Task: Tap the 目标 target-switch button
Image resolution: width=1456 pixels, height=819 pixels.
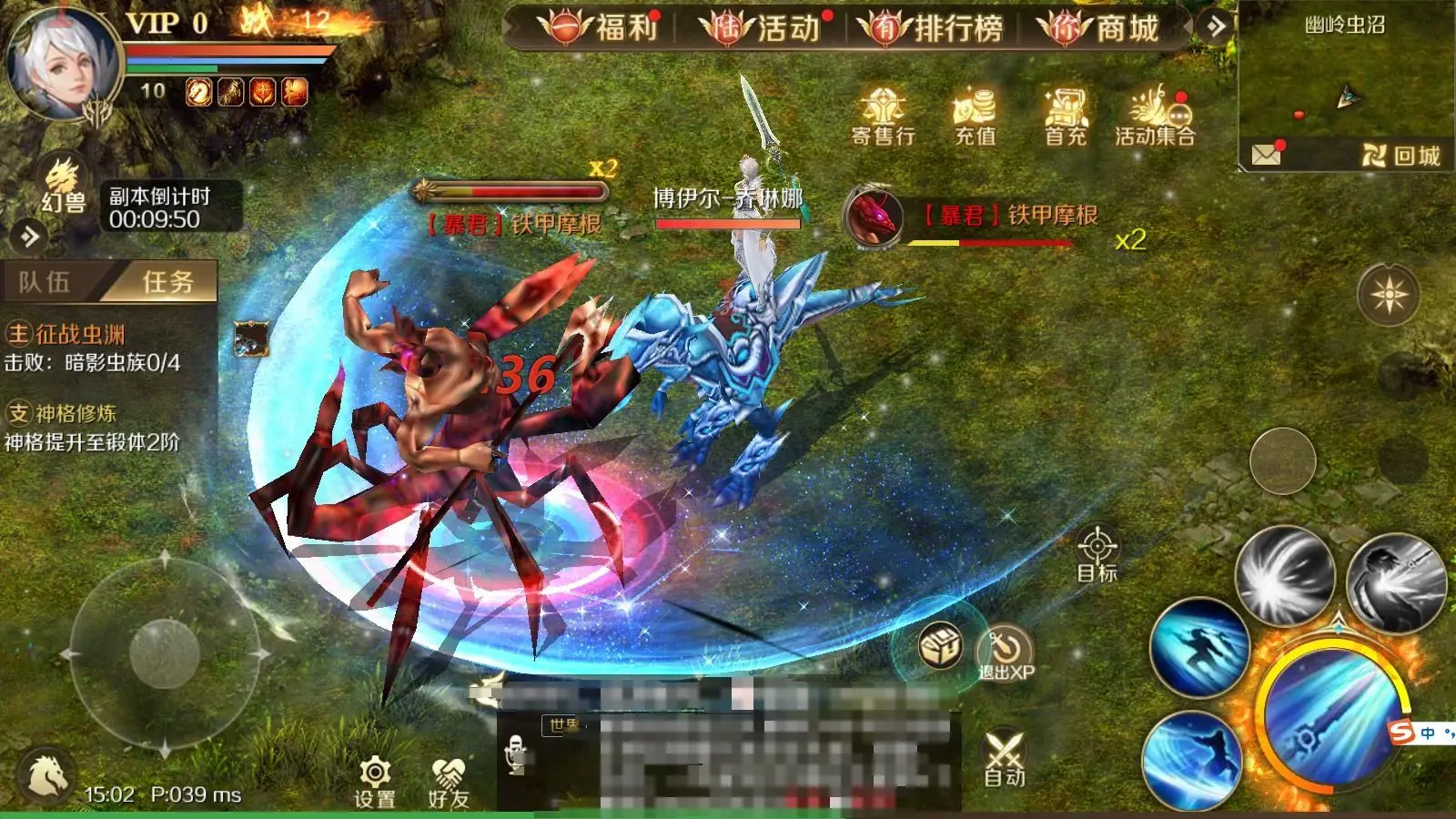Action: pyautogui.click(x=1097, y=553)
